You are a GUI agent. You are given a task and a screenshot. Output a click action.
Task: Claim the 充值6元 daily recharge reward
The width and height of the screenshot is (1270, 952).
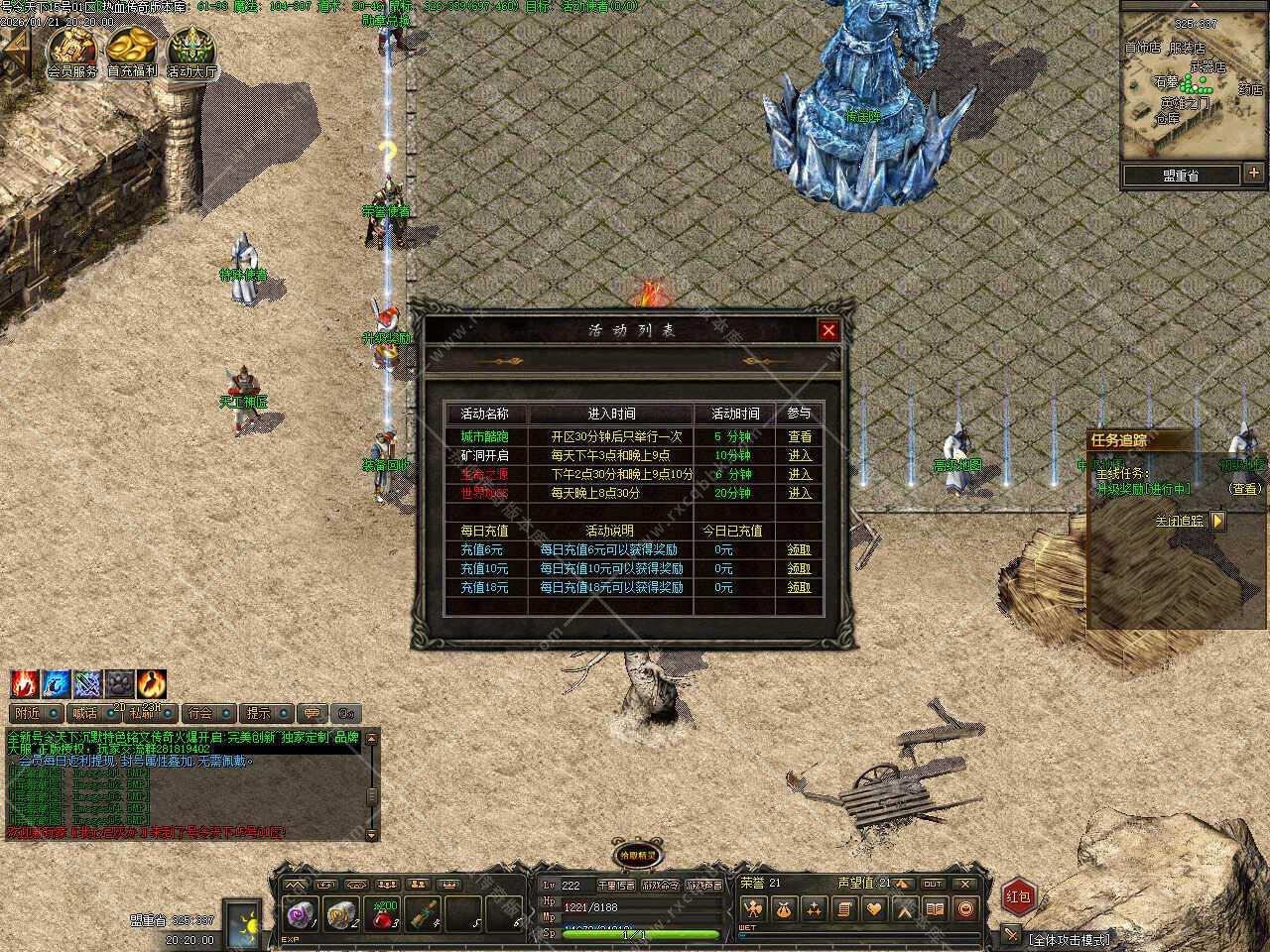(x=799, y=549)
